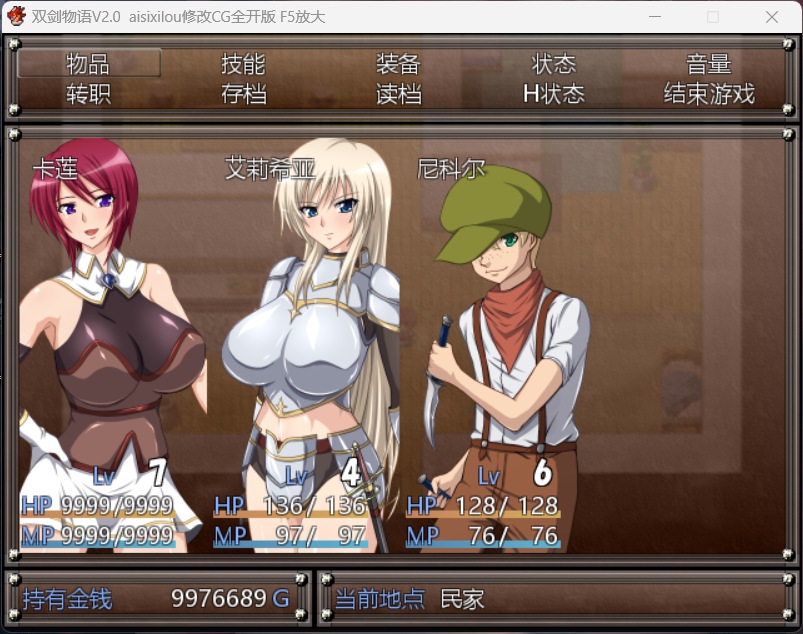Image resolution: width=803 pixels, height=634 pixels.
Task: Show the 状态 (Status) screen
Action: click(x=554, y=64)
